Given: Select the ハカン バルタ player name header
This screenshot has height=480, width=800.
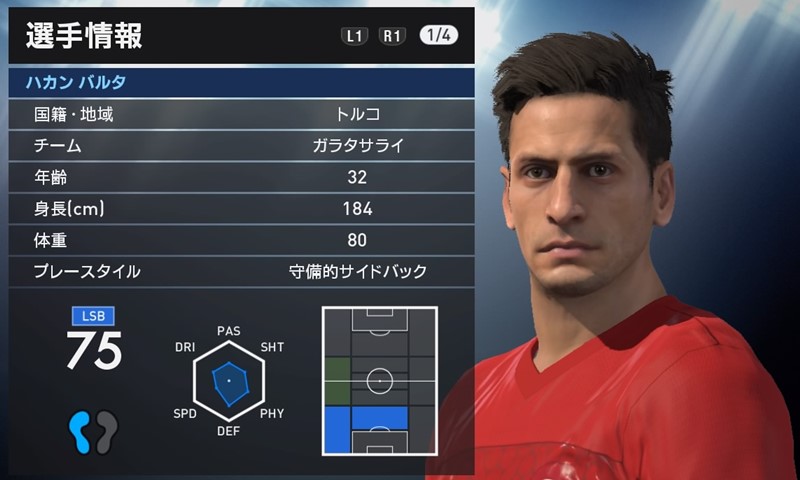Looking at the screenshot, I should [240, 82].
